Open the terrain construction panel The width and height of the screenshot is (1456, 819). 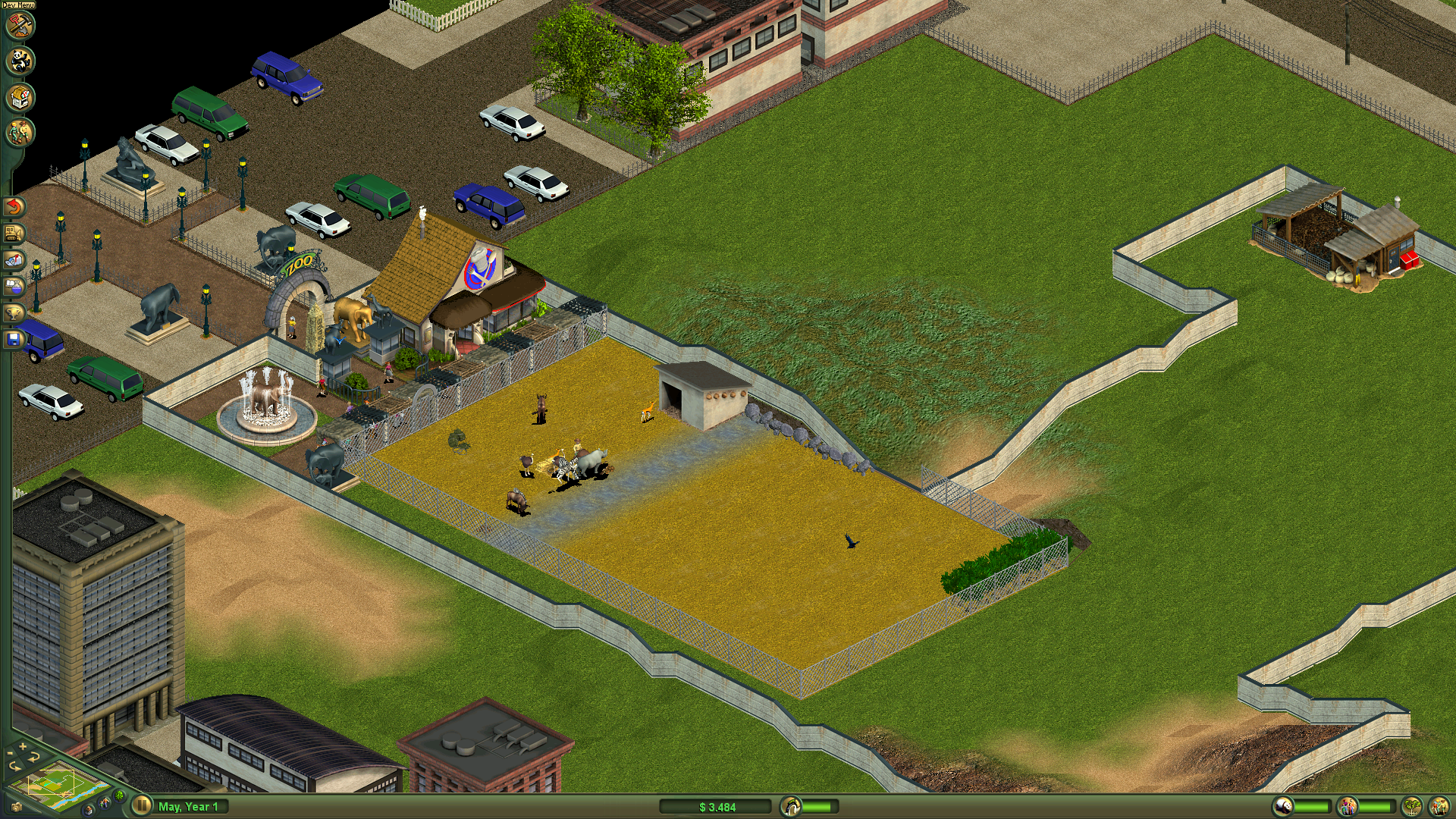click(x=20, y=27)
